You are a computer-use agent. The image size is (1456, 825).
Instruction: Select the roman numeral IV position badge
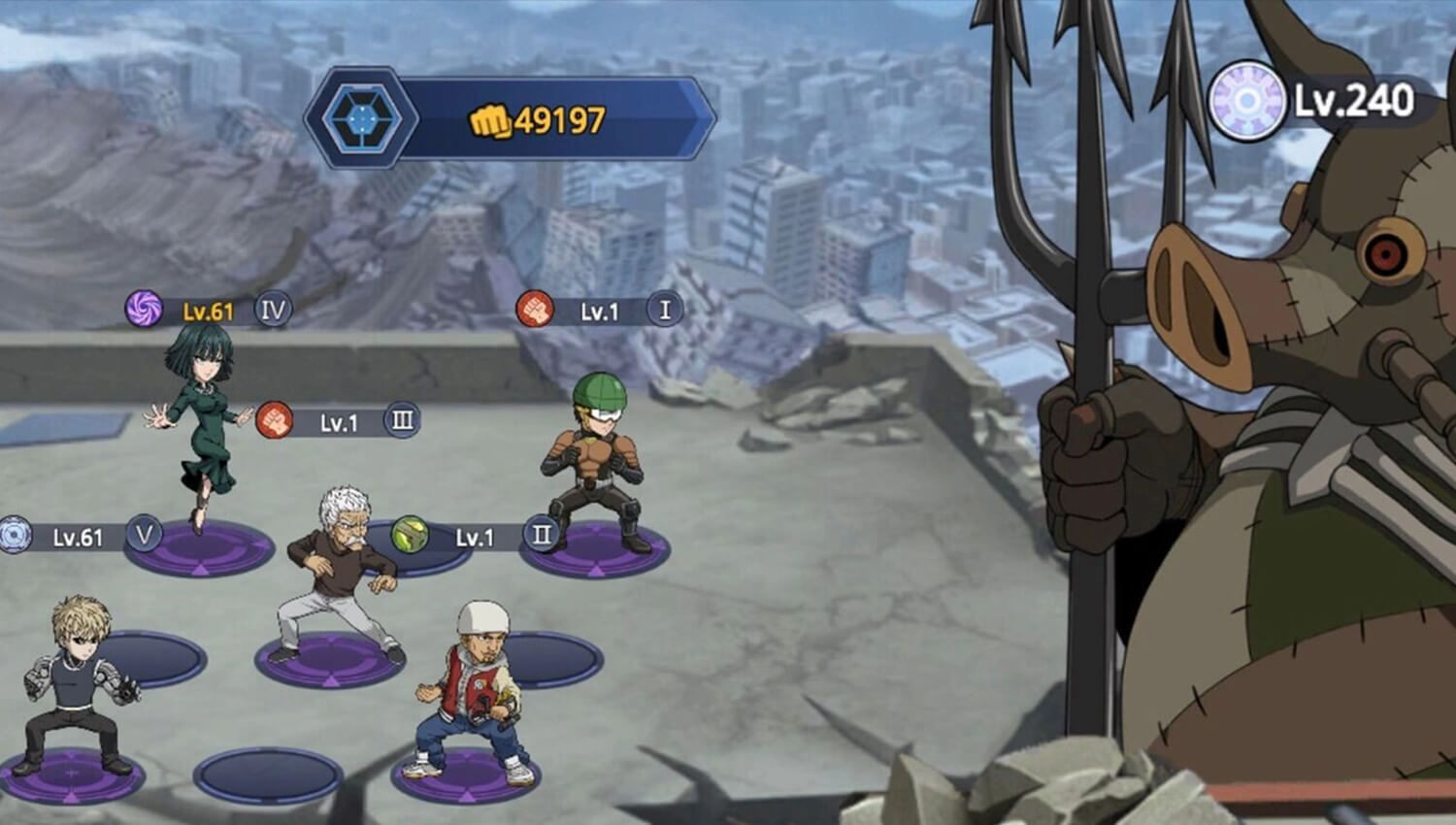click(273, 309)
